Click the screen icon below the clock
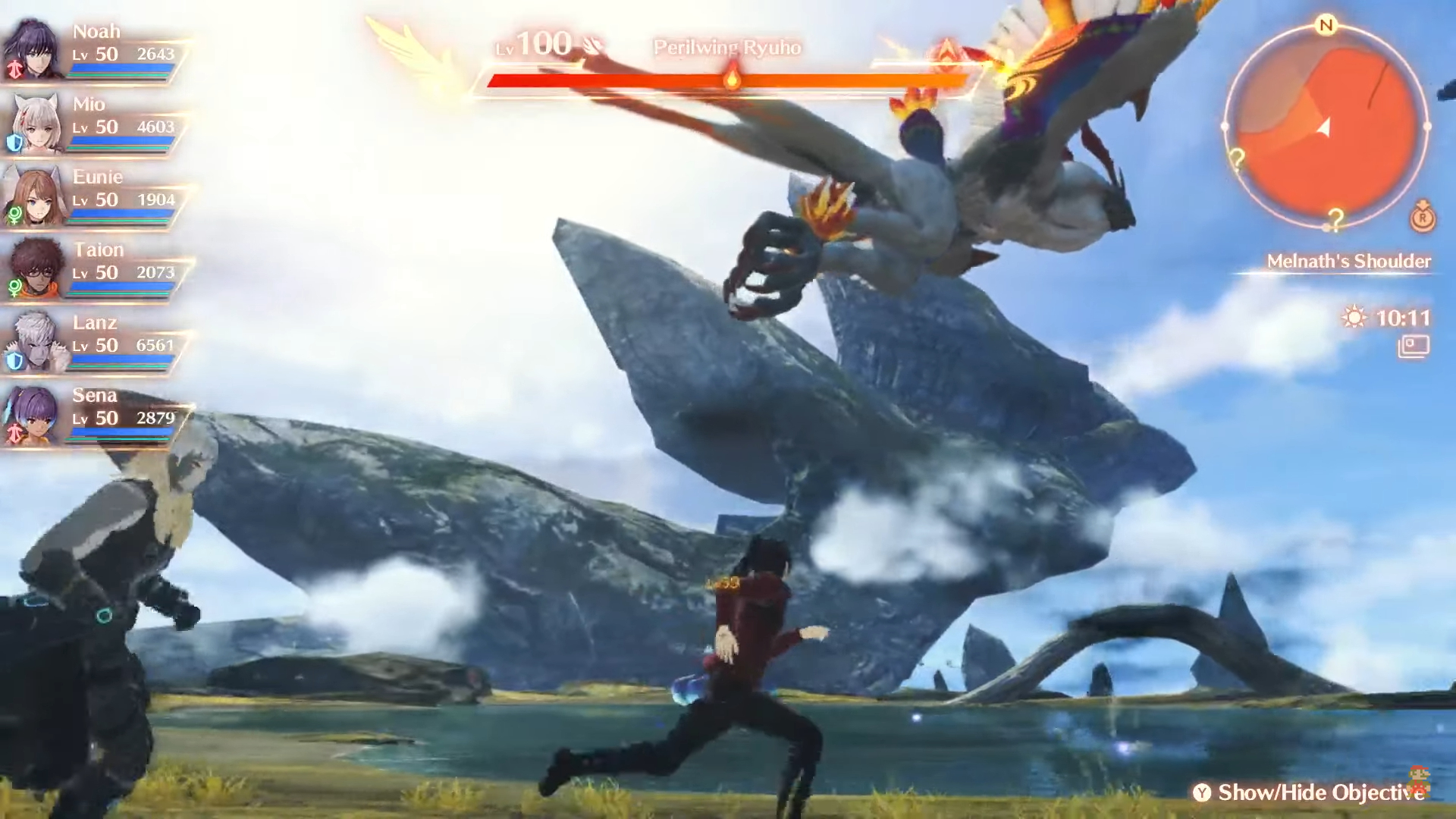The width and height of the screenshot is (1456, 819). coord(1414,347)
